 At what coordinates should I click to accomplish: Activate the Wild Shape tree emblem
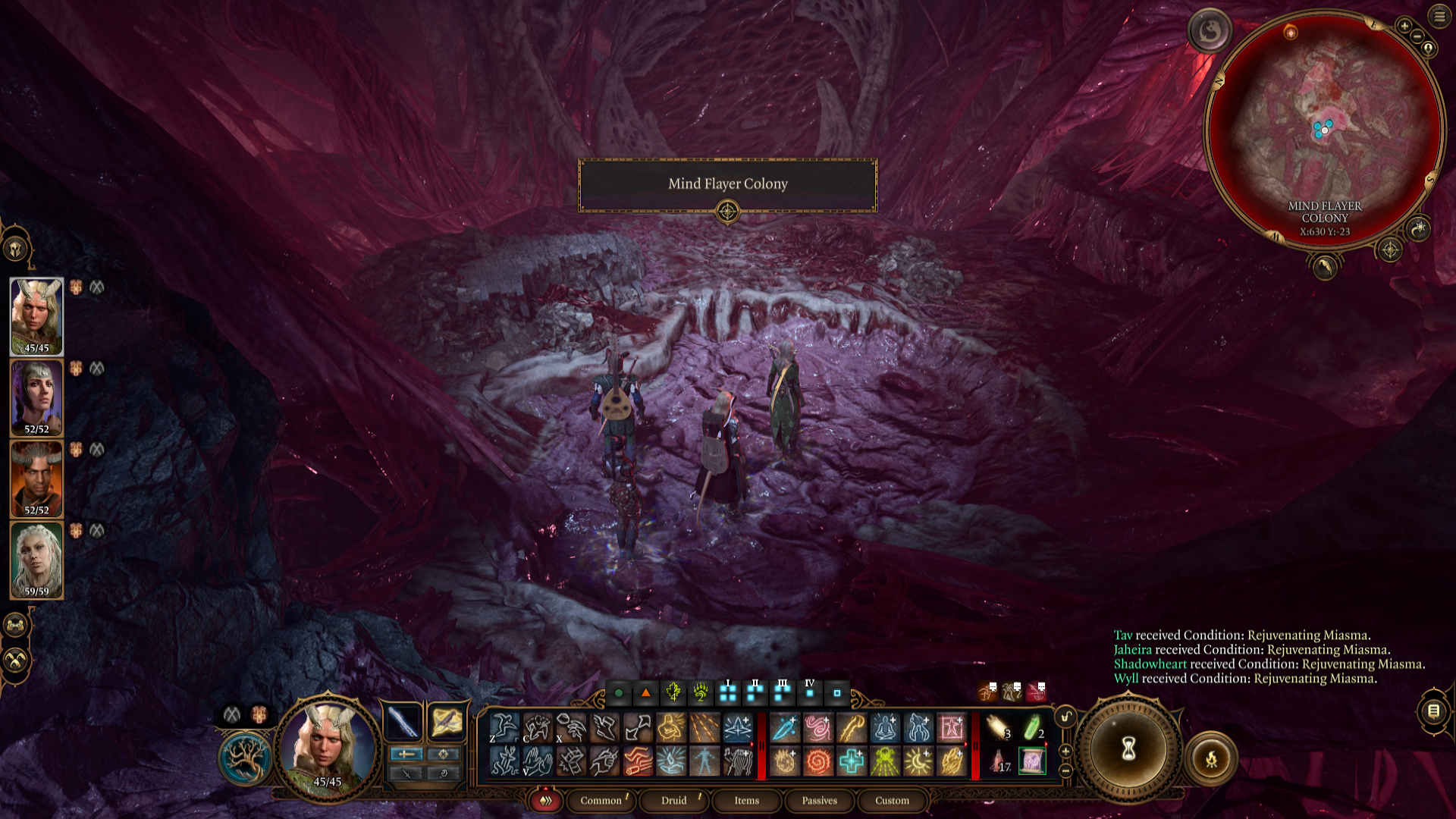coord(245,758)
